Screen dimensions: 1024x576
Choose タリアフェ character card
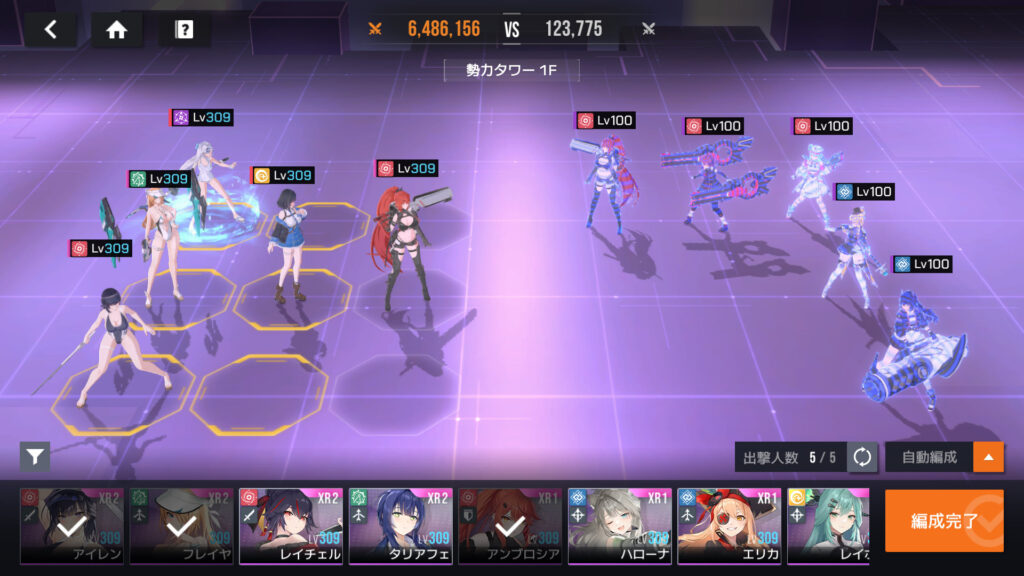tap(400, 526)
